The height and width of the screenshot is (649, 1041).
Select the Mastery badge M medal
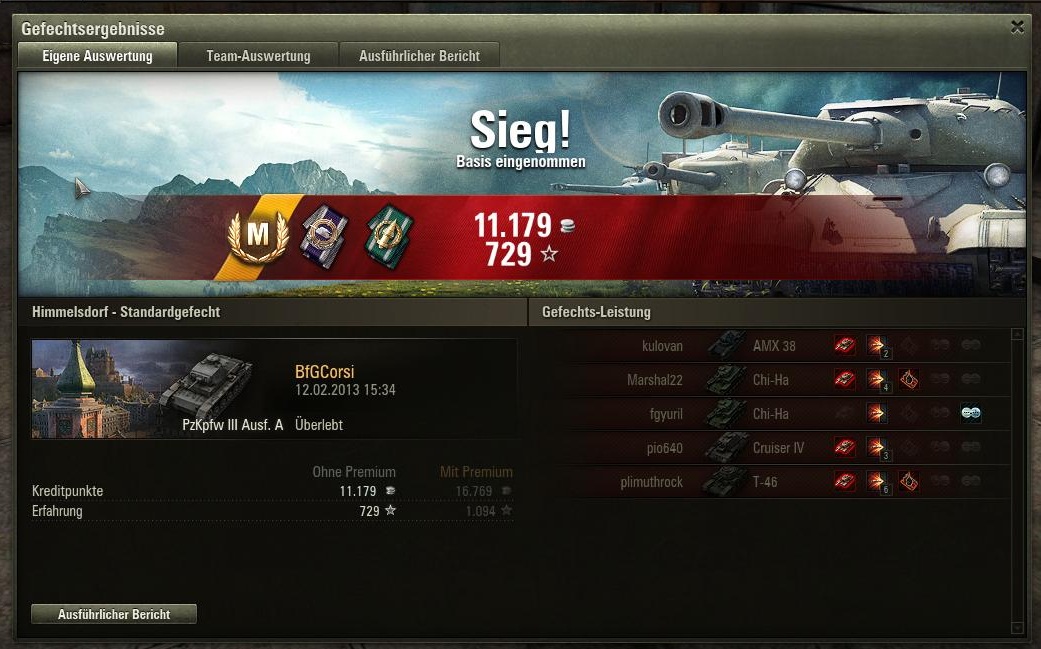pyautogui.click(x=259, y=236)
